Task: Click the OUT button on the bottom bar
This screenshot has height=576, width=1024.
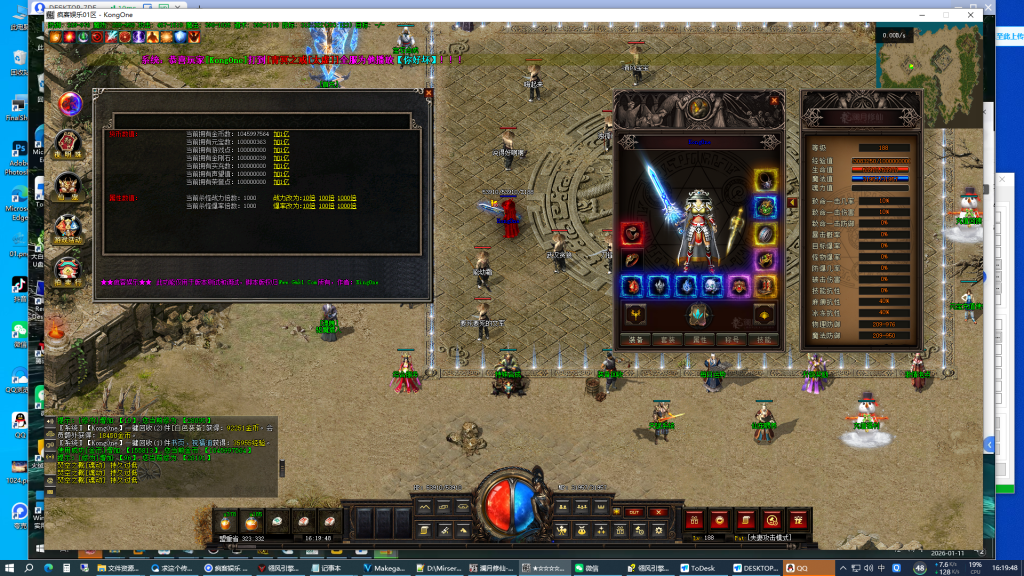Action: click(634, 512)
